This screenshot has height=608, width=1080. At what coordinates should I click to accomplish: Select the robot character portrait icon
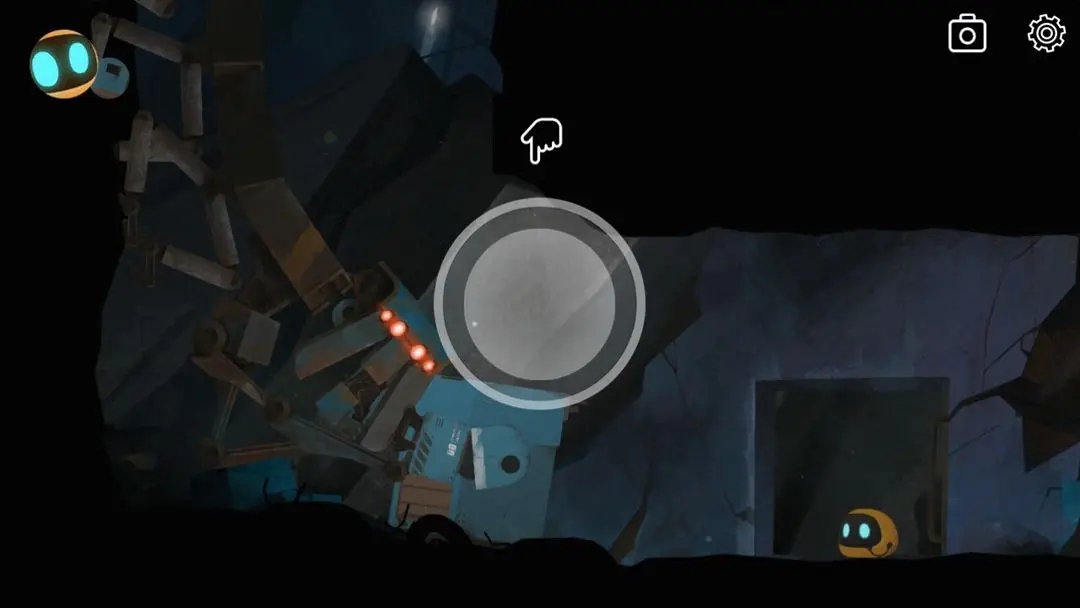click(x=66, y=64)
